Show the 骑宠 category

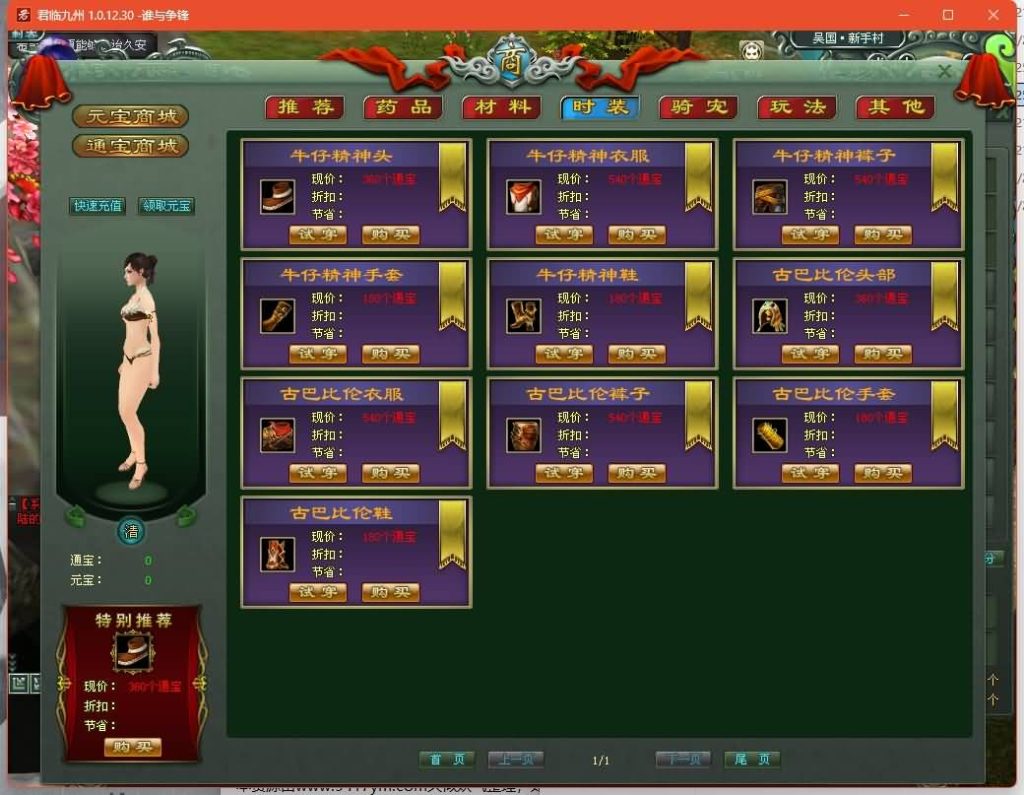point(699,108)
